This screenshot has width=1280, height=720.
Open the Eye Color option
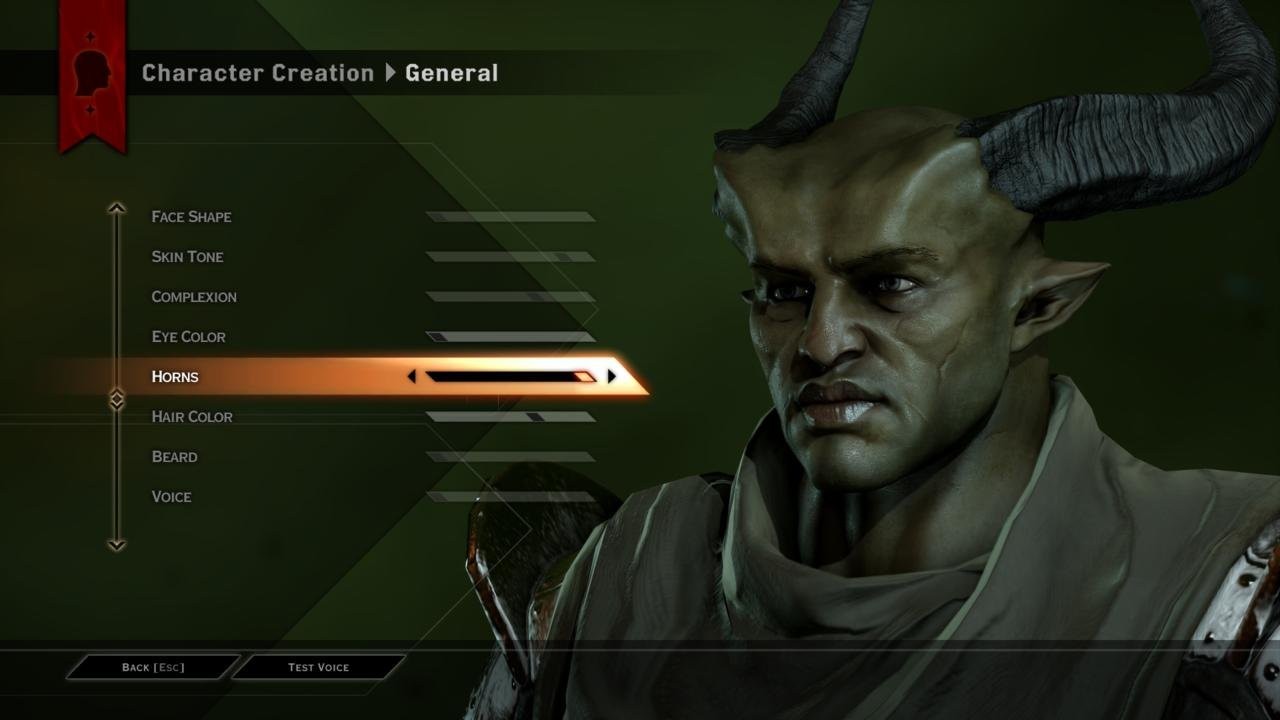(x=187, y=336)
